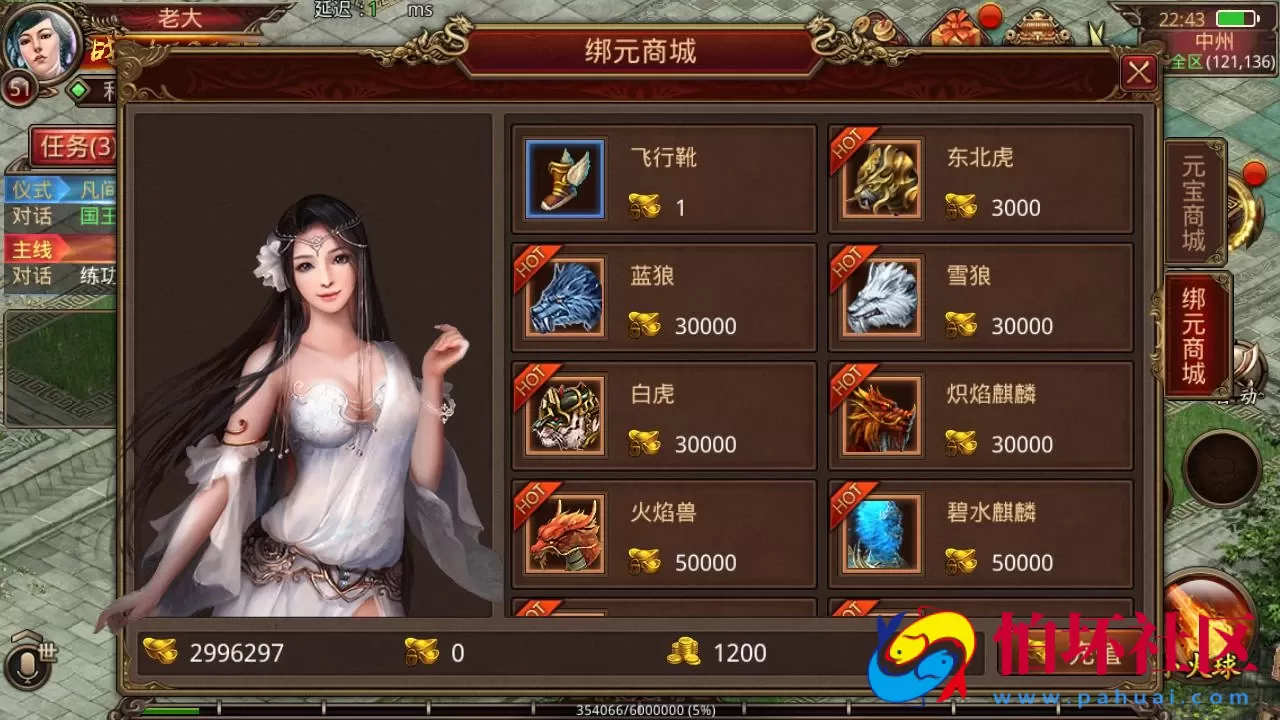Click the 碧水麒麟 water kirin icon
1280x720 pixels.
tap(879, 534)
